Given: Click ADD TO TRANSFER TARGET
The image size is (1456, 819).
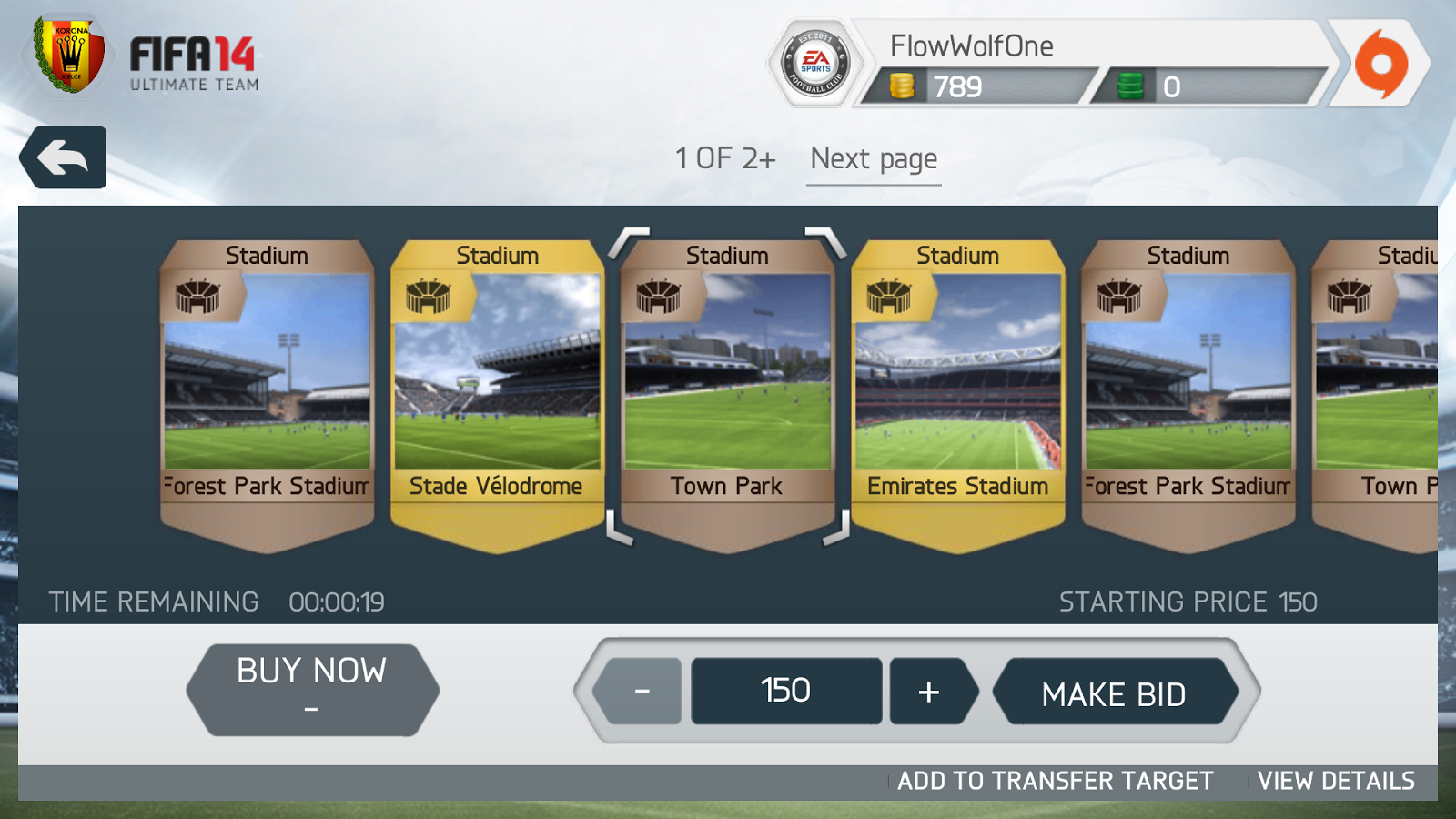Looking at the screenshot, I should coord(1053,780).
